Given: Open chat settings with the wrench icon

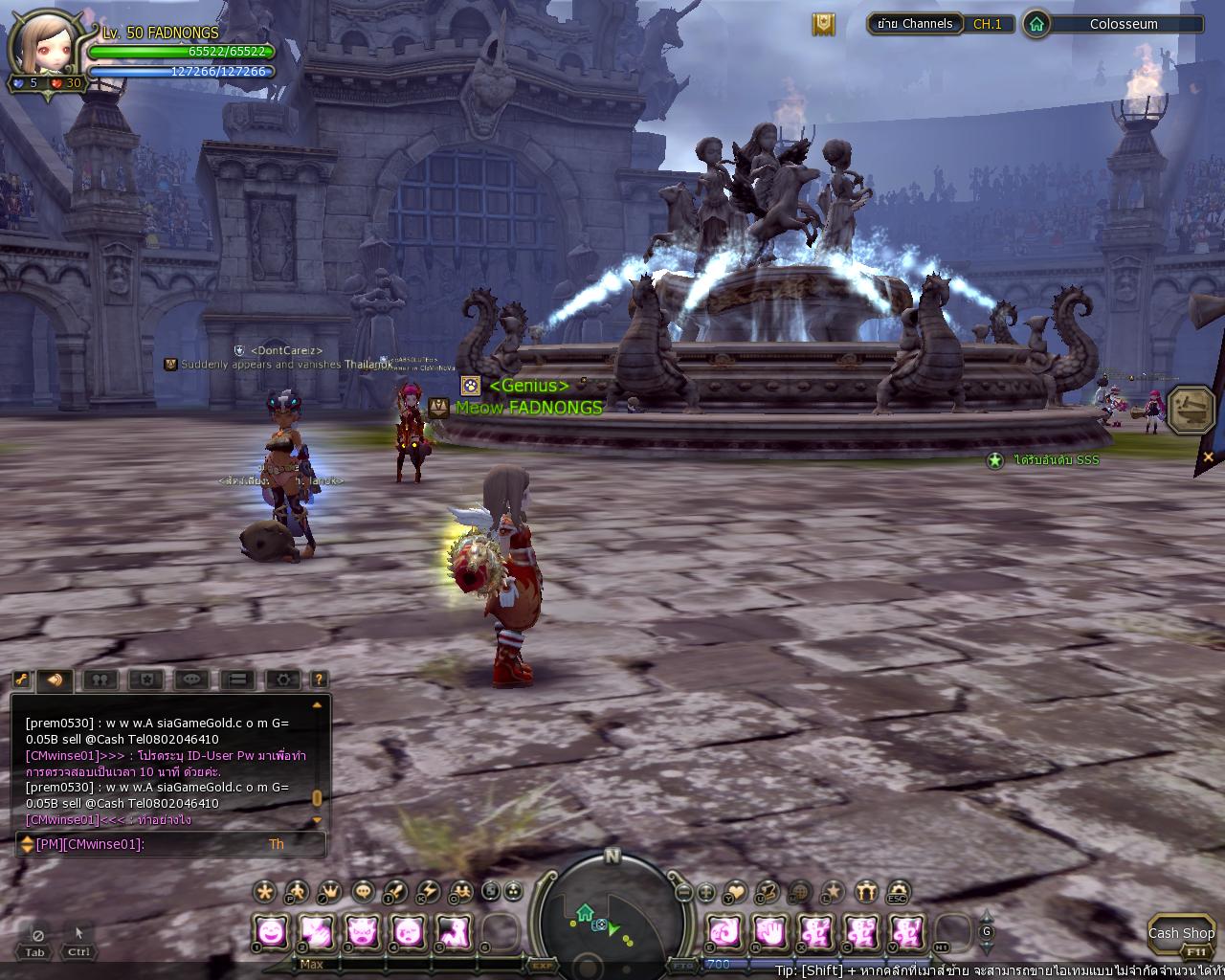Looking at the screenshot, I should point(22,679).
